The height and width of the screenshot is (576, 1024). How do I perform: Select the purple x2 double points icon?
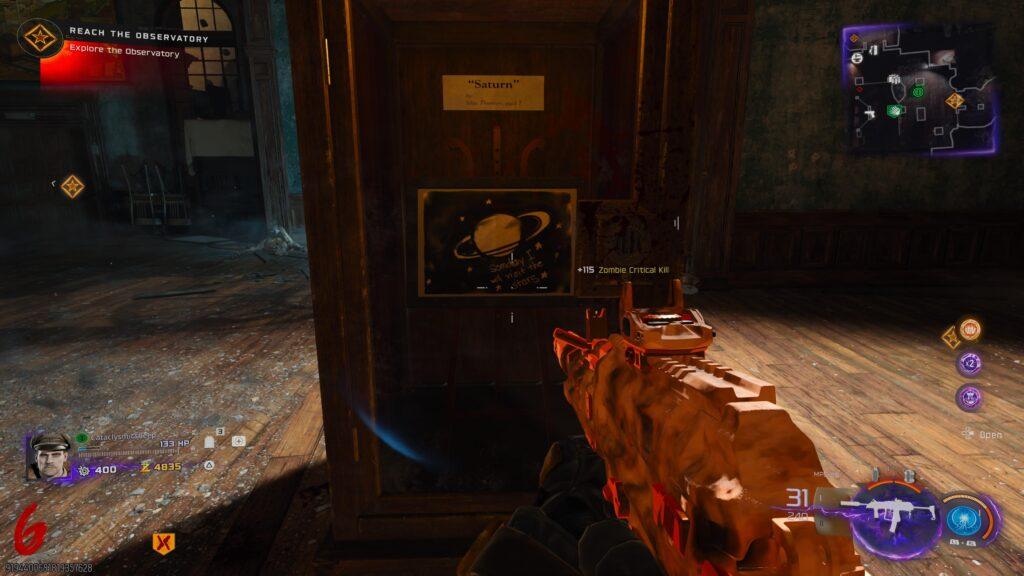968,364
